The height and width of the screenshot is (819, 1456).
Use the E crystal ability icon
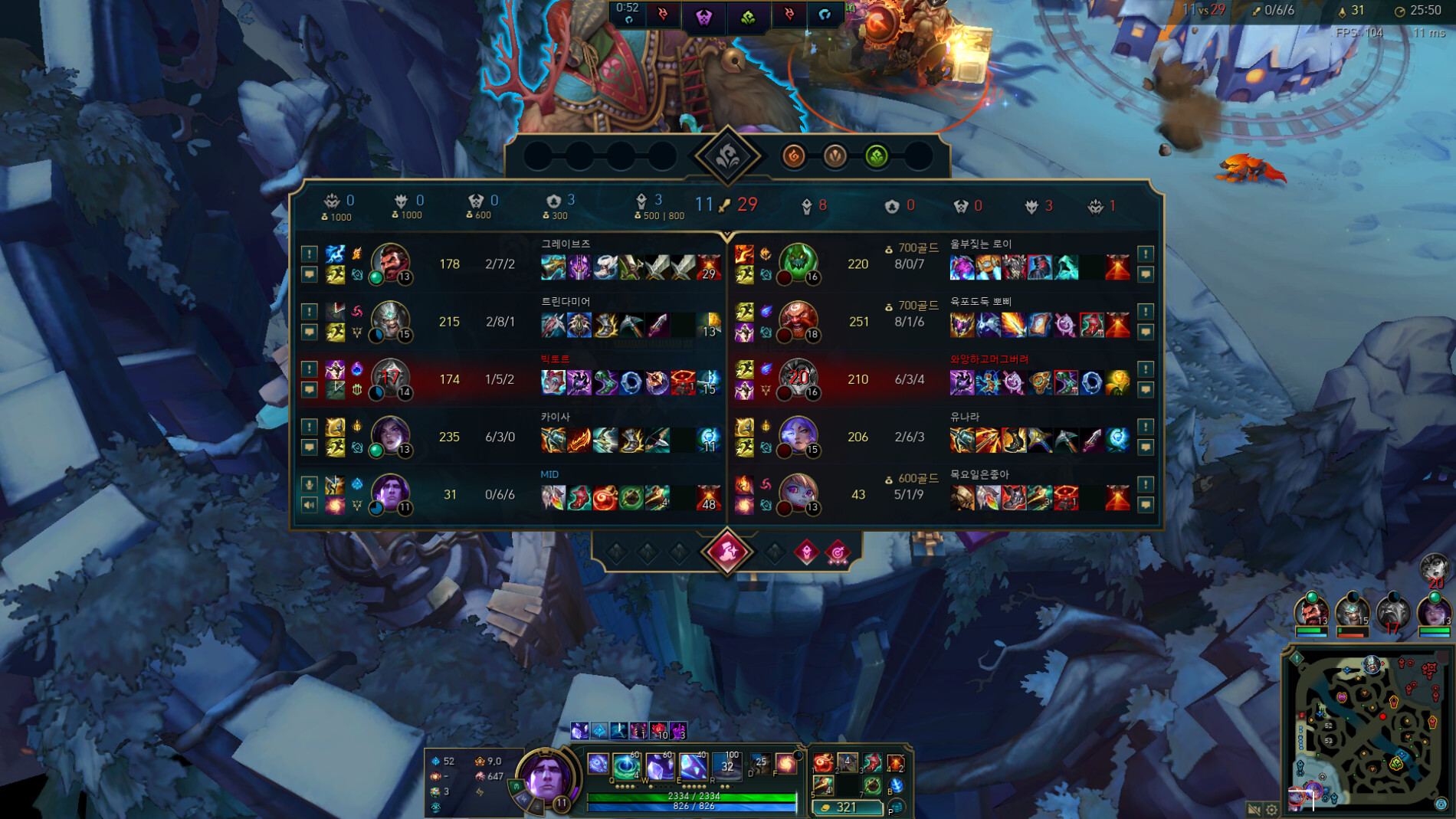coord(658,765)
